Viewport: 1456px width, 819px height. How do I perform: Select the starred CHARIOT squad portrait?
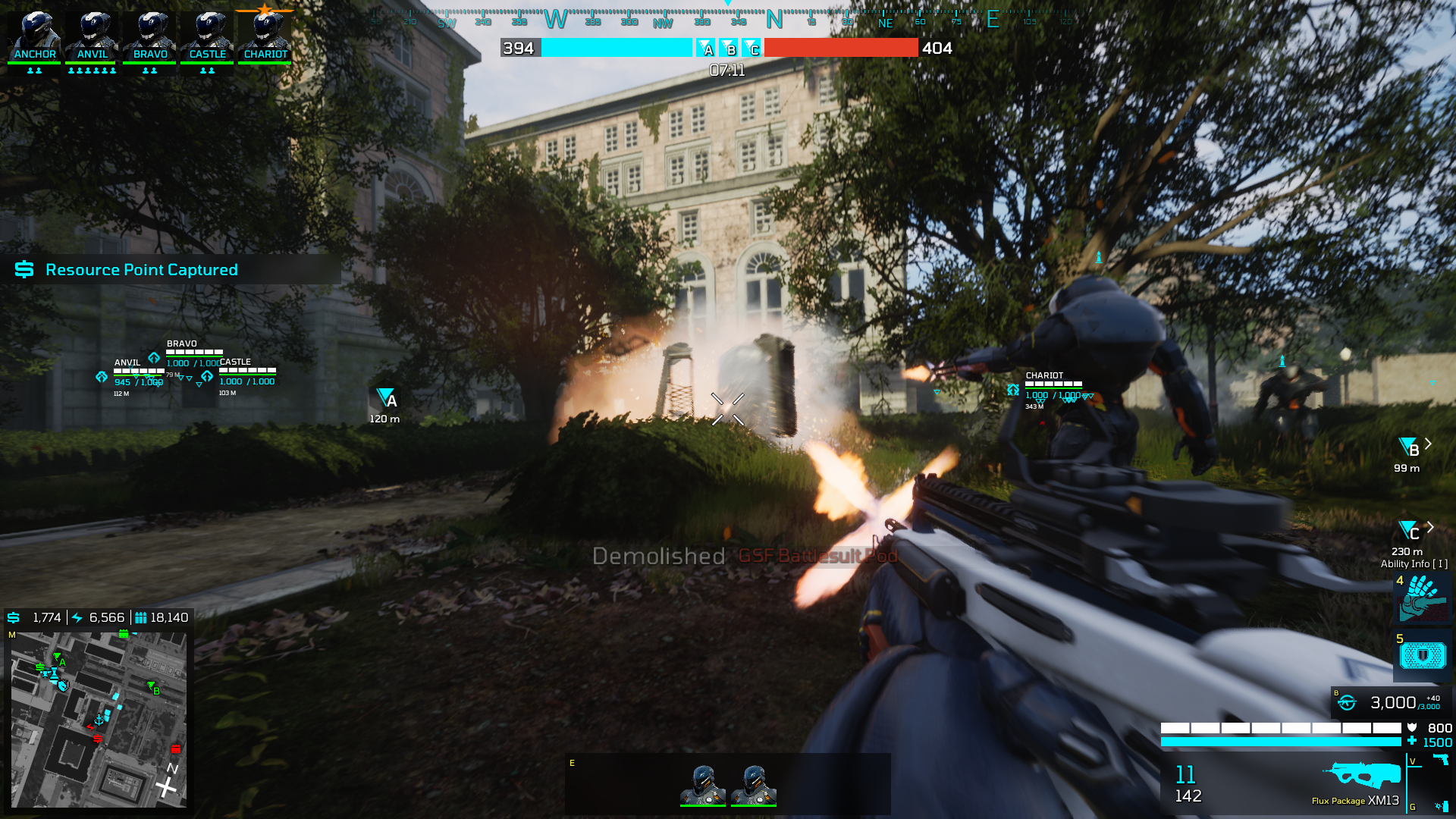tap(265, 36)
